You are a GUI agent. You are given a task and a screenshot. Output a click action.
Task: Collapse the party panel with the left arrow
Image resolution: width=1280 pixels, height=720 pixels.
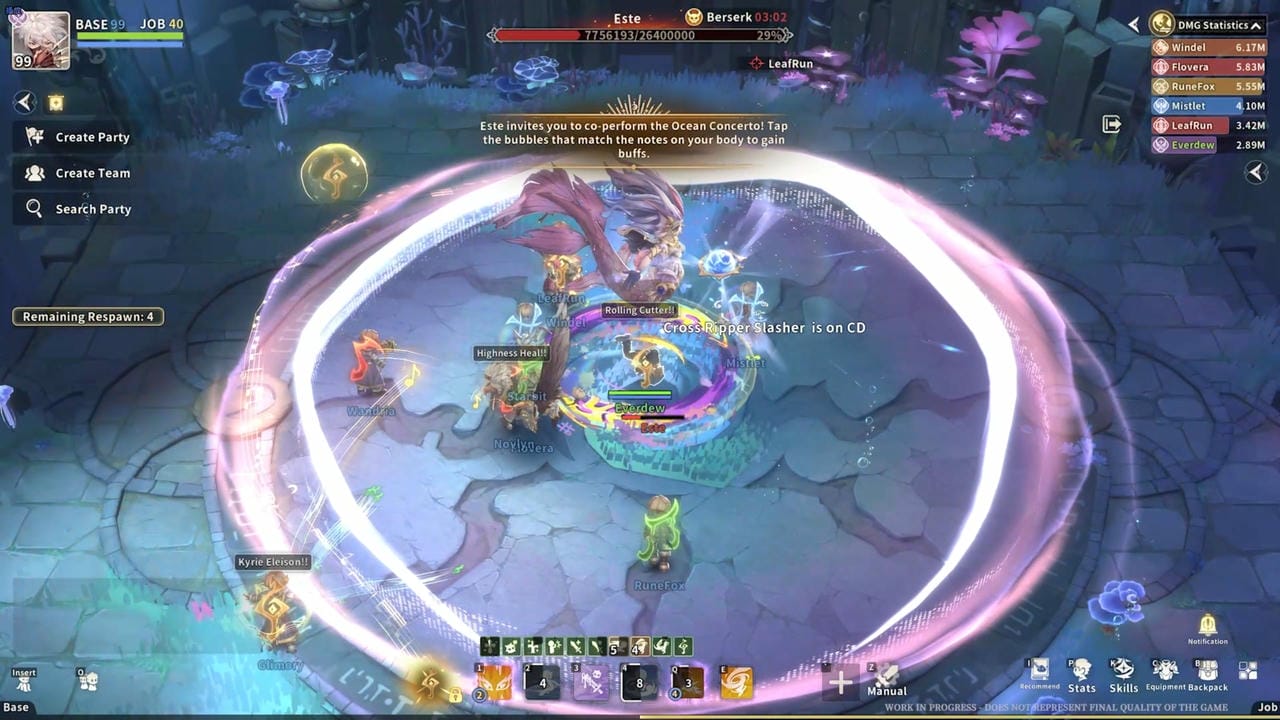(25, 102)
